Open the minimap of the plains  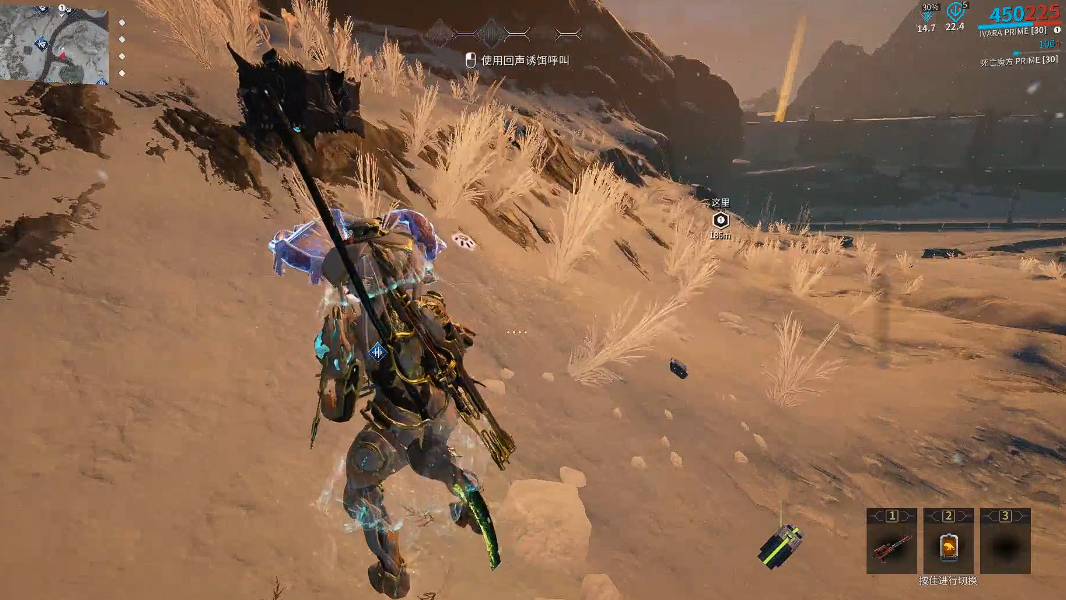(x=54, y=45)
